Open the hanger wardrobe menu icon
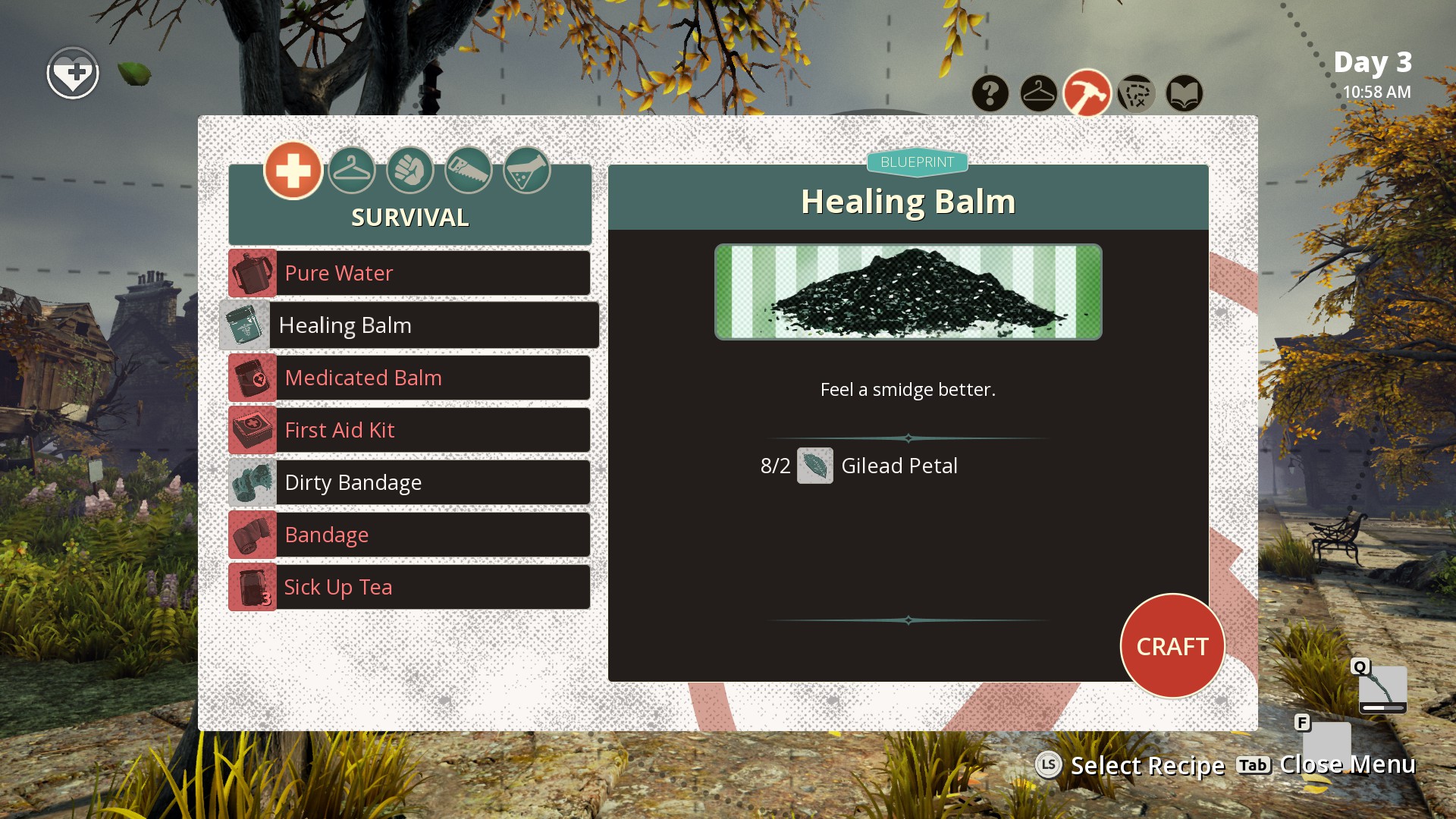Viewport: 1456px width, 819px height. point(1039,94)
